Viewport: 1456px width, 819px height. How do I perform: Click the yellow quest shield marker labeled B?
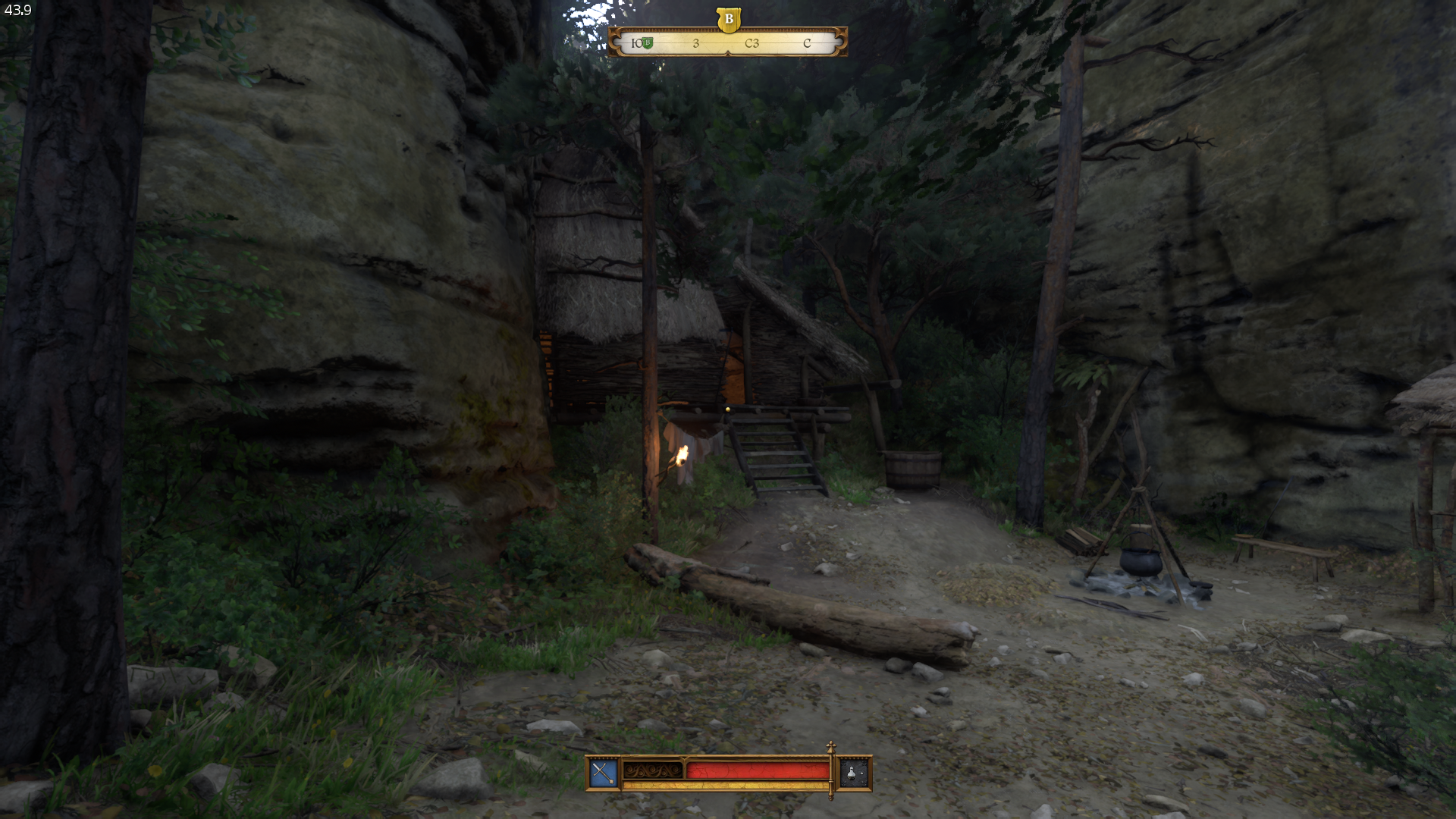point(728,19)
